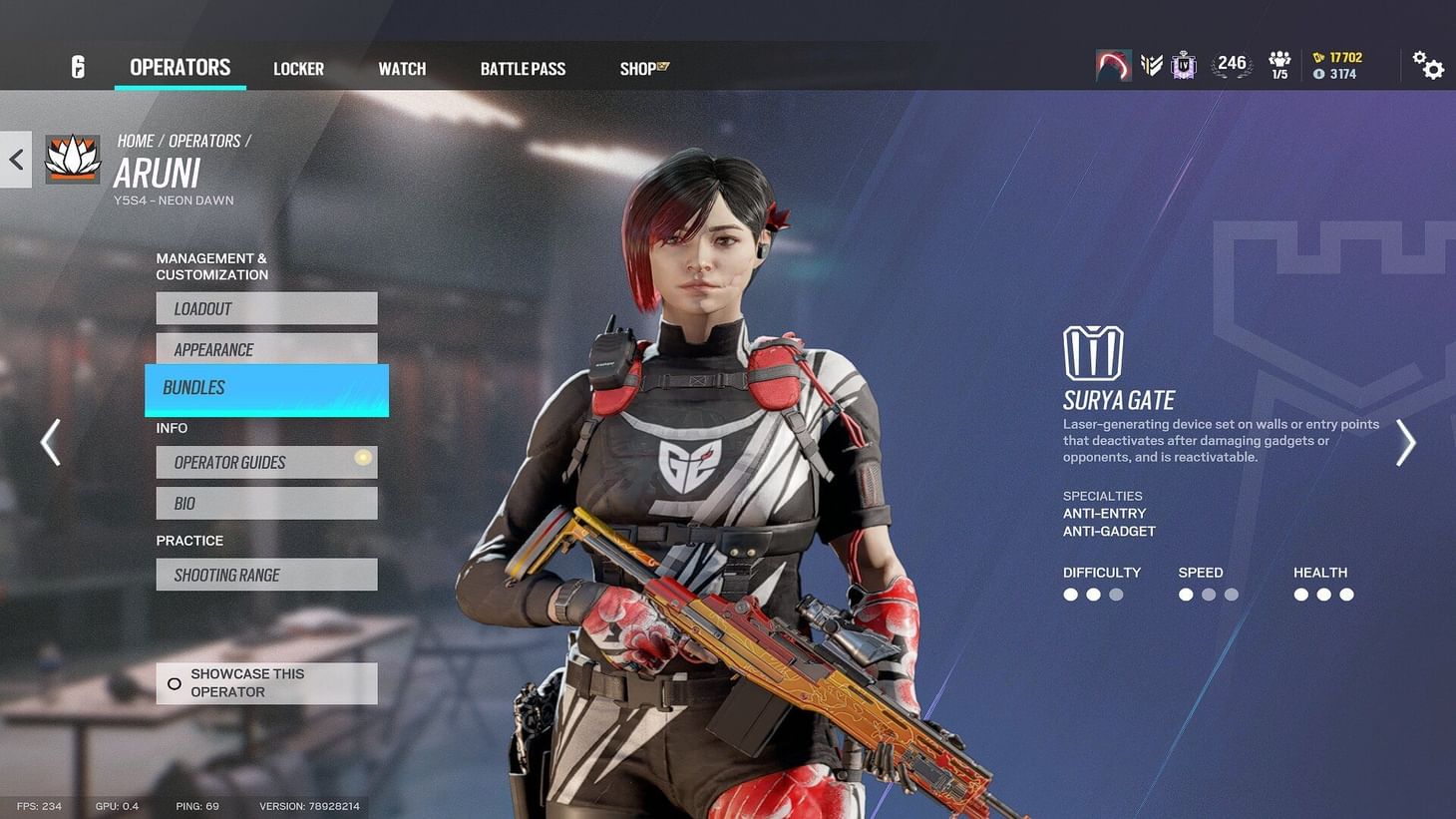Click the Operator Guides notification dot
This screenshot has height=819, width=1456.
point(360,456)
